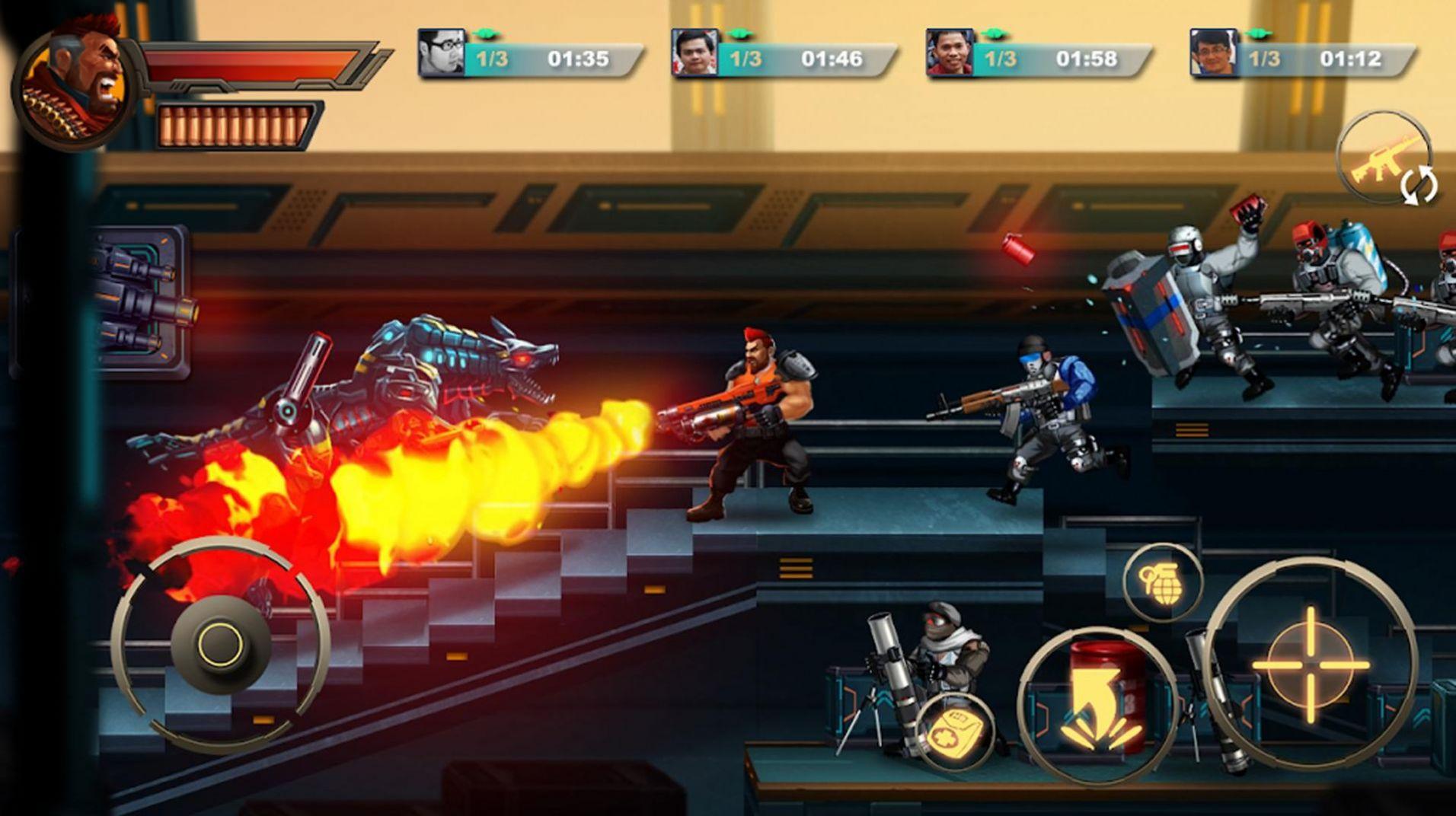Choose the player portrait with 01:58 timer
This screenshot has width=1456, height=816.
point(950,53)
